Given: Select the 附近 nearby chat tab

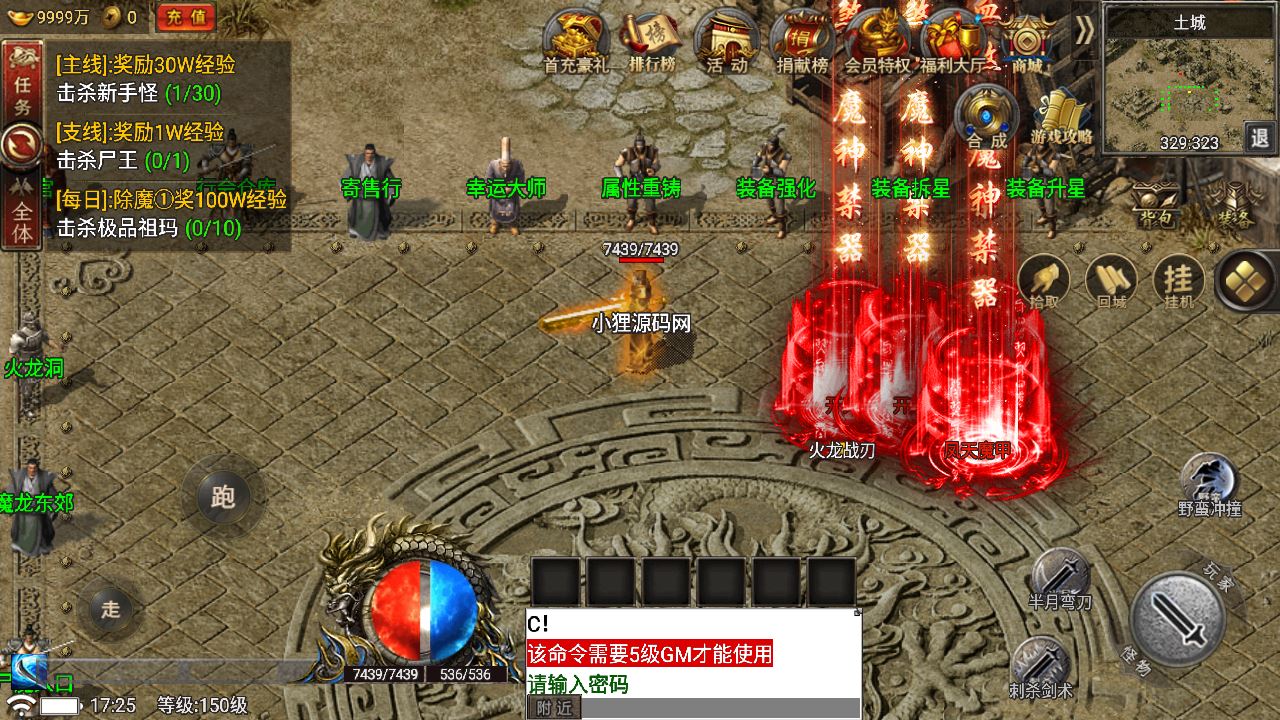Looking at the screenshot, I should [x=553, y=708].
